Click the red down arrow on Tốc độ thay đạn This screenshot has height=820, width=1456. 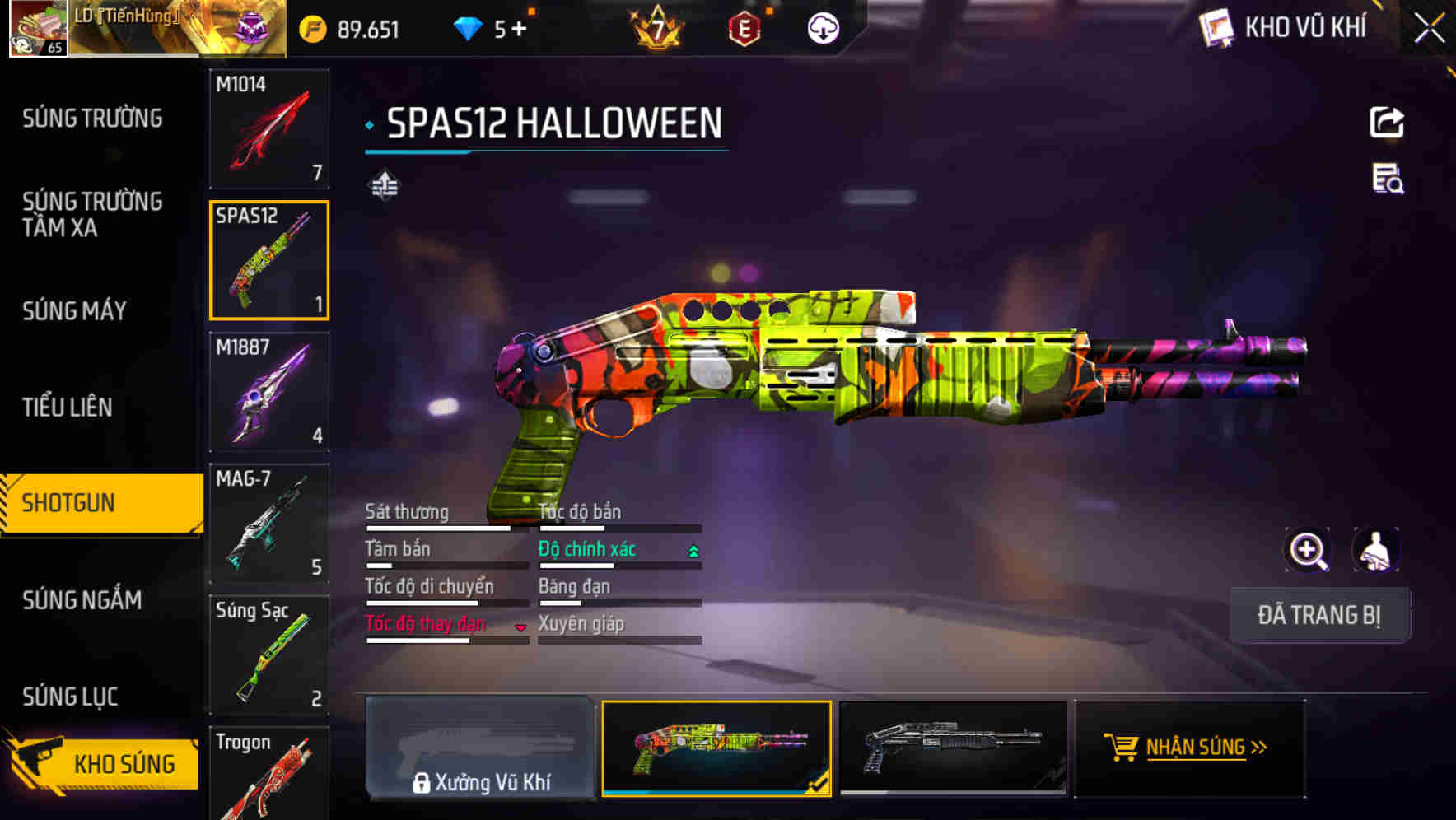click(521, 627)
